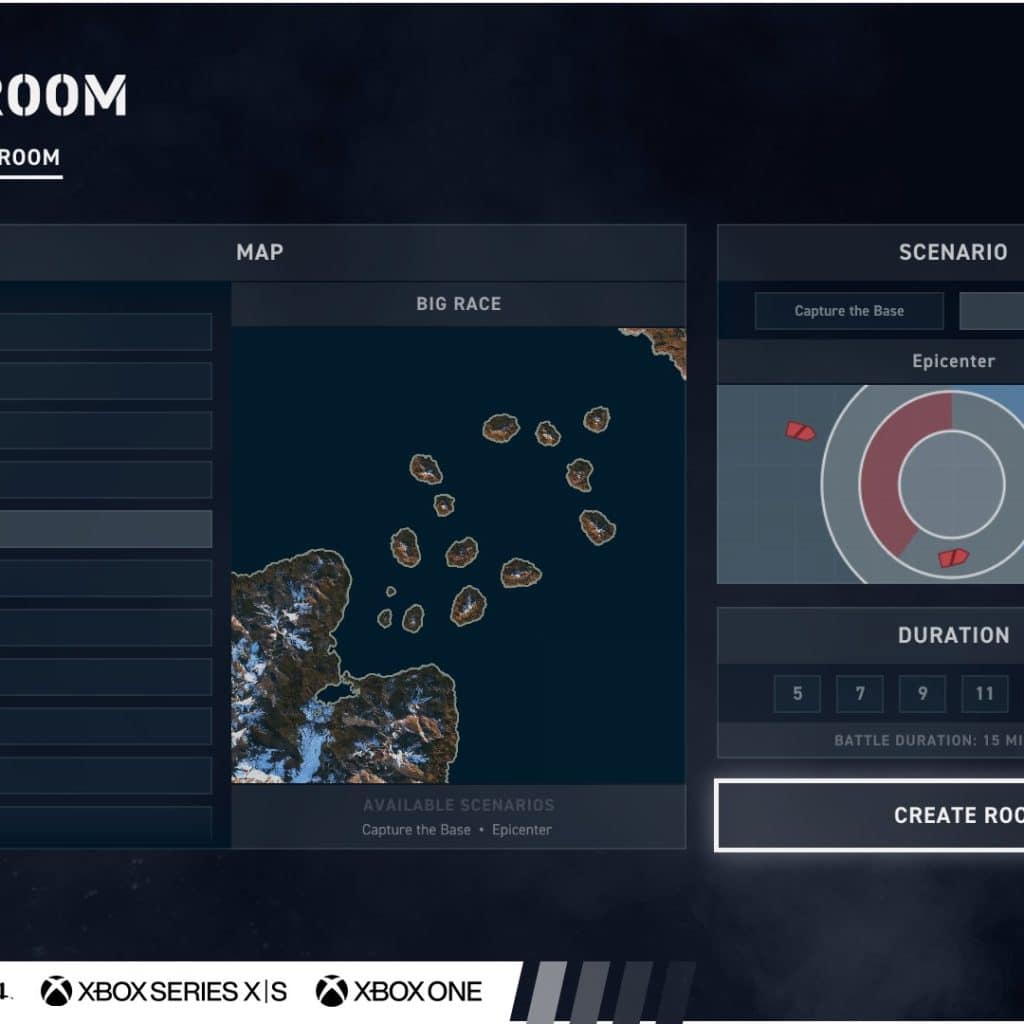Select the Capture the Base scenario
The height and width of the screenshot is (1024, 1024).
point(849,311)
